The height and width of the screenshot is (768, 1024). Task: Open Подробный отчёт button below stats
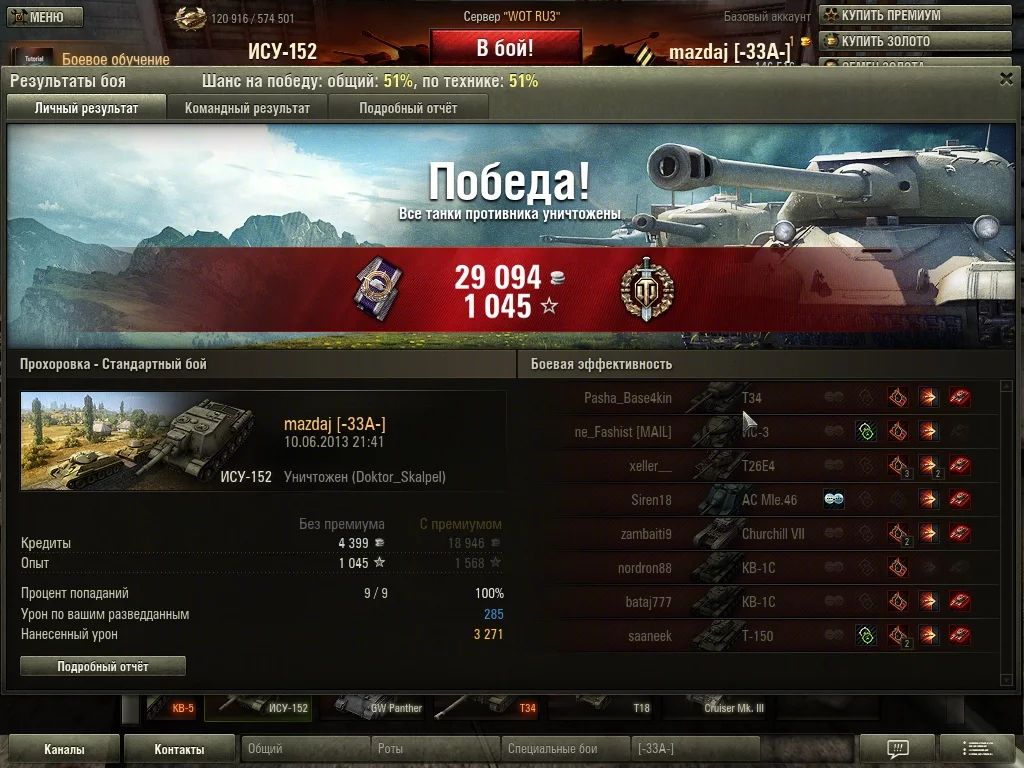pyautogui.click(x=103, y=666)
